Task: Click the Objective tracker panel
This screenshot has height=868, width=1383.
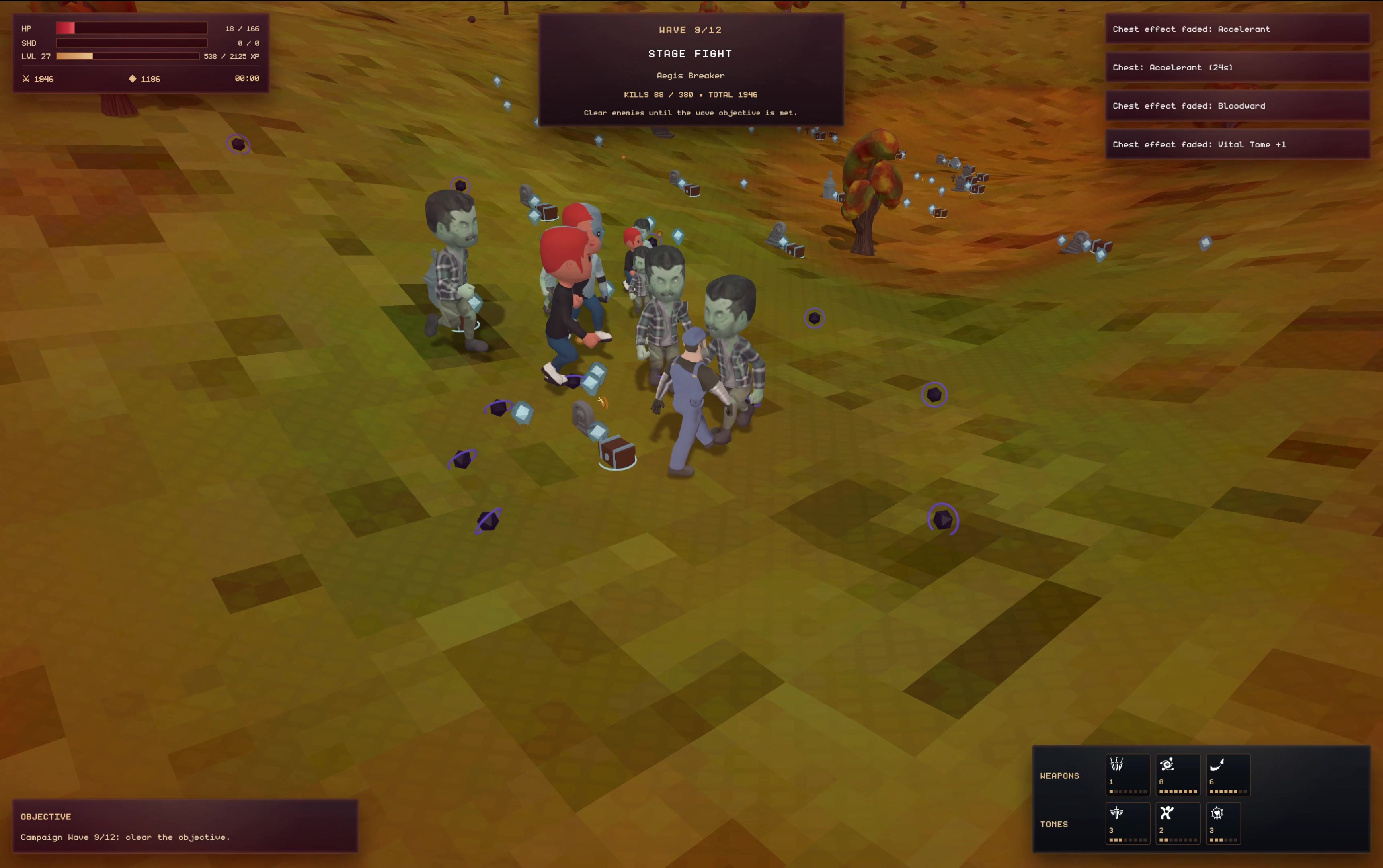Action: point(185,826)
